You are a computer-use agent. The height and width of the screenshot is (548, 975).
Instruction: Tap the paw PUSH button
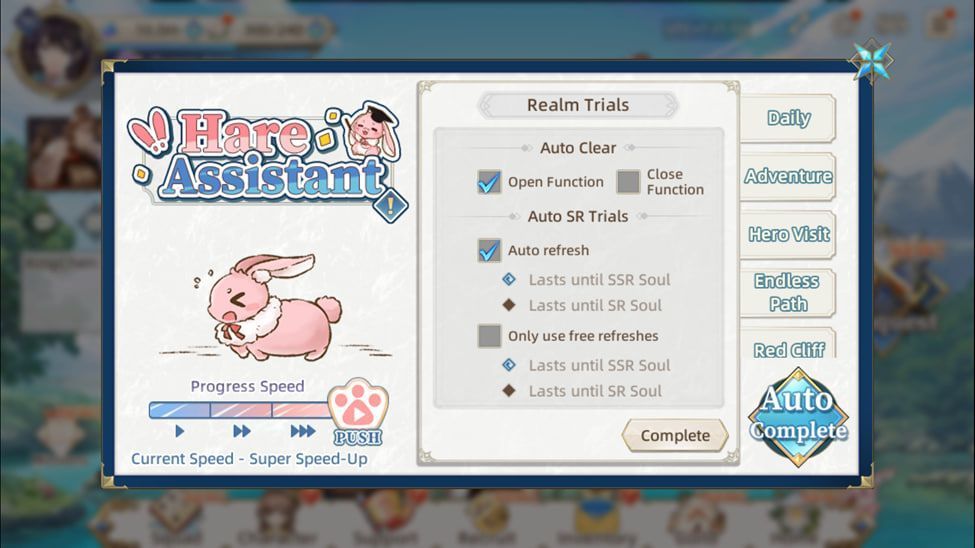point(357,412)
